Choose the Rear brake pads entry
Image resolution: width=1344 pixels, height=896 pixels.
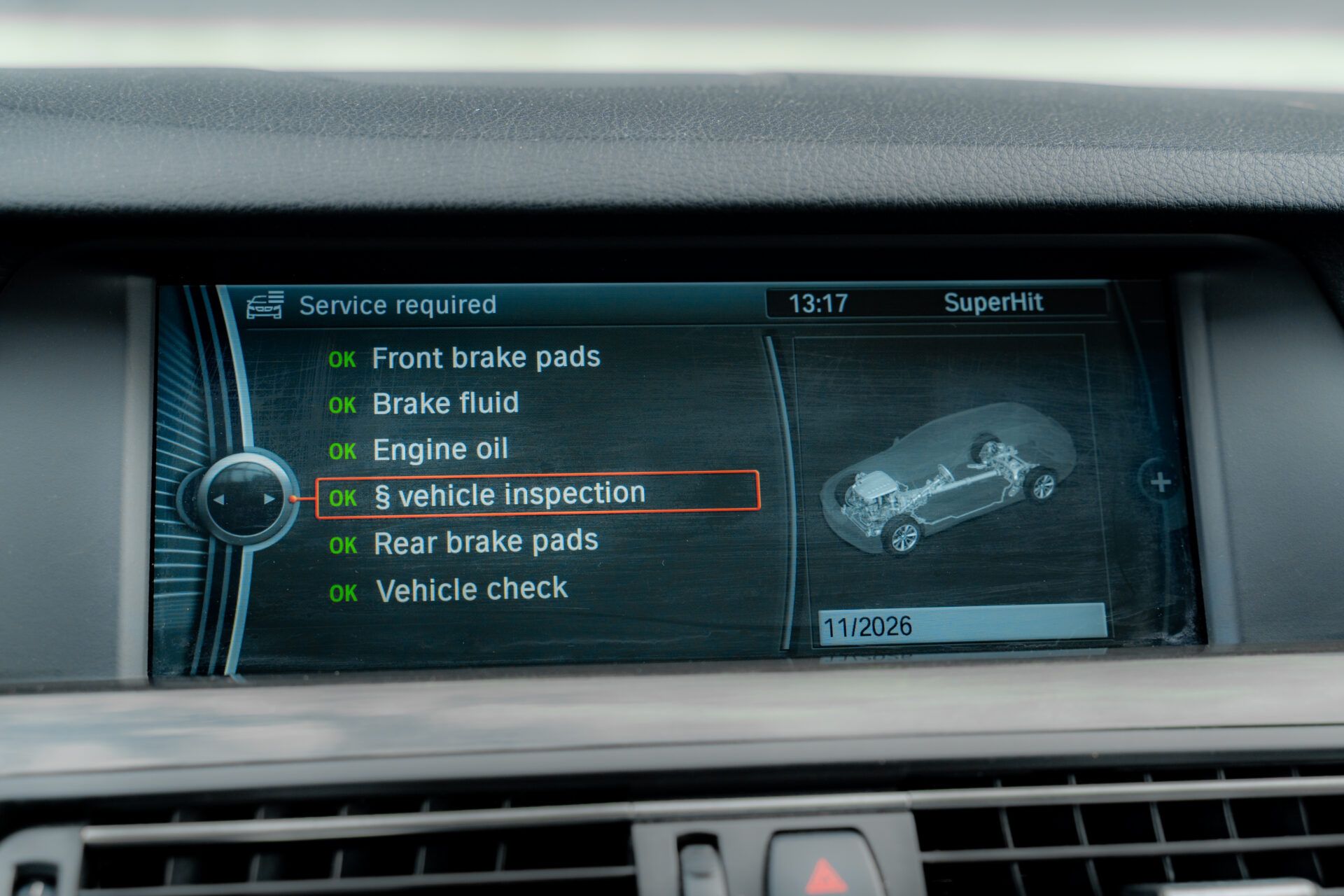click(x=485, y=542)
